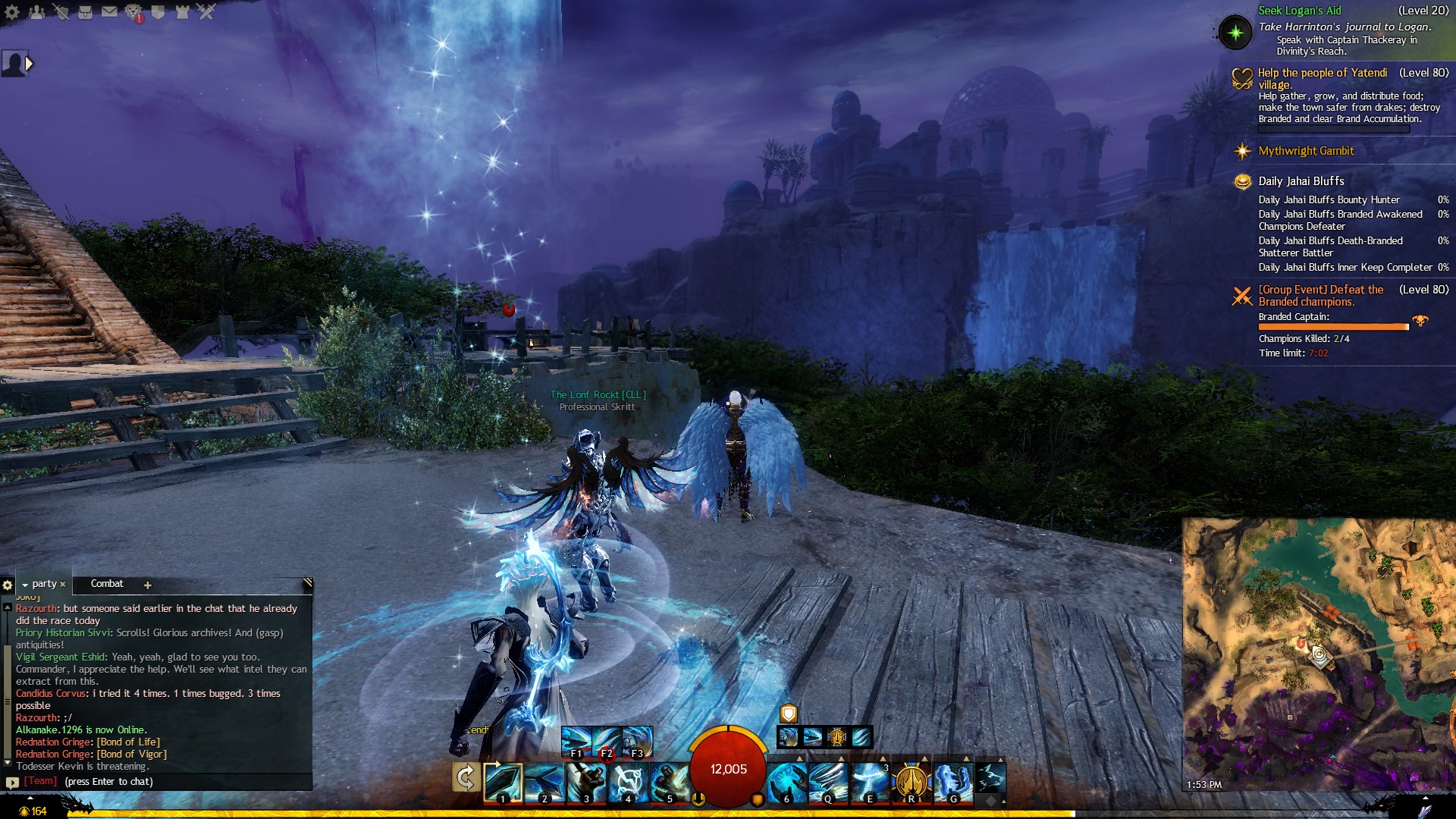Add a new chat tab
Image resolution: width=1456 pixels, height=819 pixels.
point(148,585)
